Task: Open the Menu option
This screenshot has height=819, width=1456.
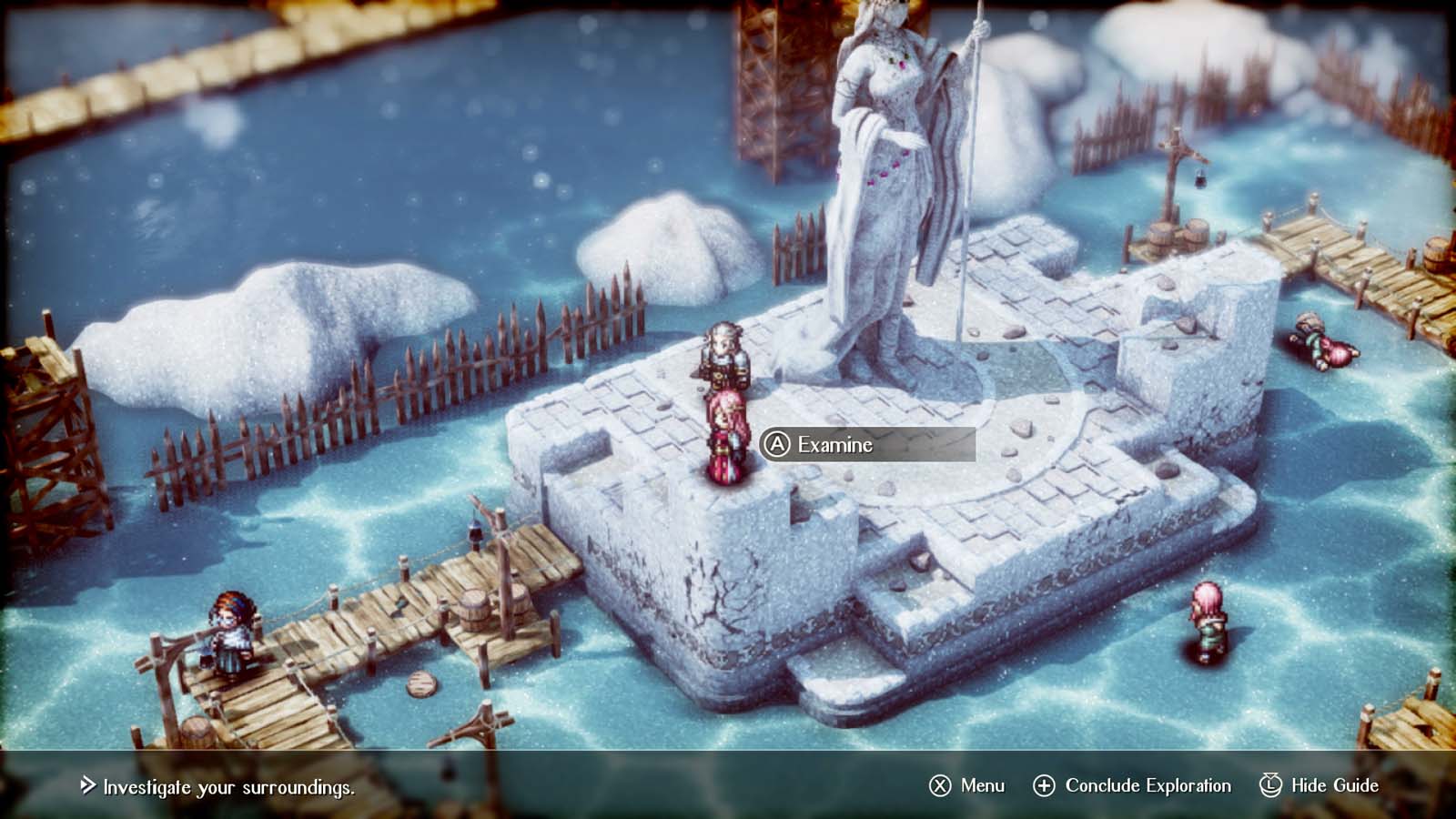Action: click(x=967, y=785)
